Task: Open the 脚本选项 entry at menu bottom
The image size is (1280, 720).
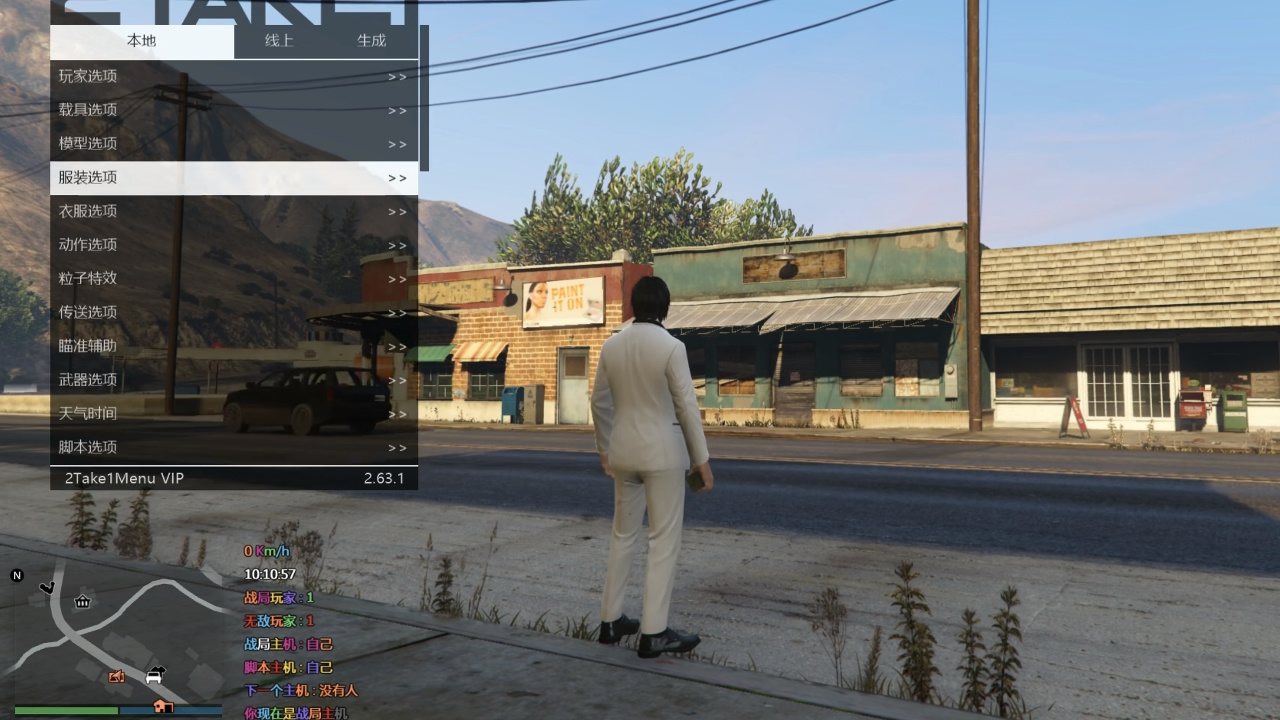Action: 90,447
